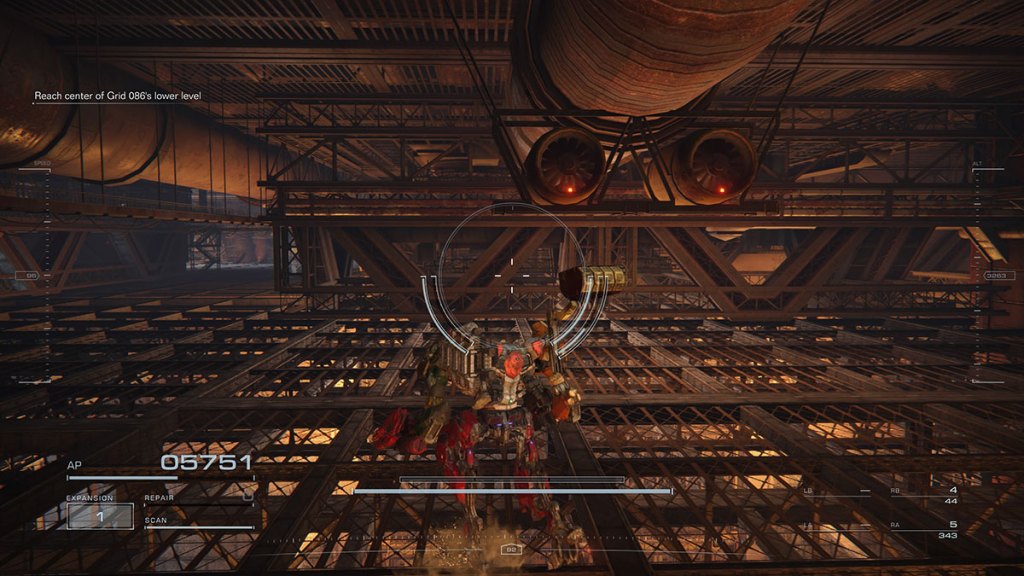The width and height of the screenshot is (1024, 576).
Task: Activate the Expansion slot box
Action: pyautogui.click(x=100, y=515)
